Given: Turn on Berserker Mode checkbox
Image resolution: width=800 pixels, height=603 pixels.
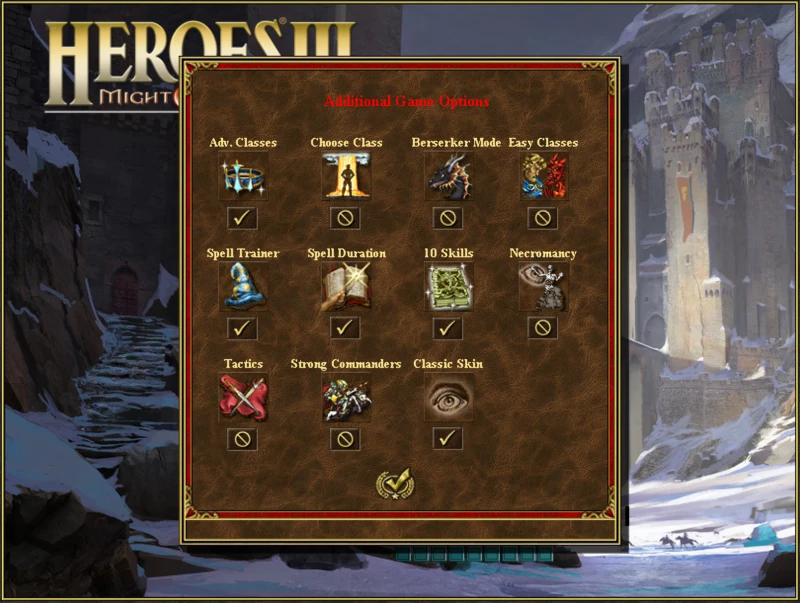Looking at the screenshot, I should [x=447, y=217].
